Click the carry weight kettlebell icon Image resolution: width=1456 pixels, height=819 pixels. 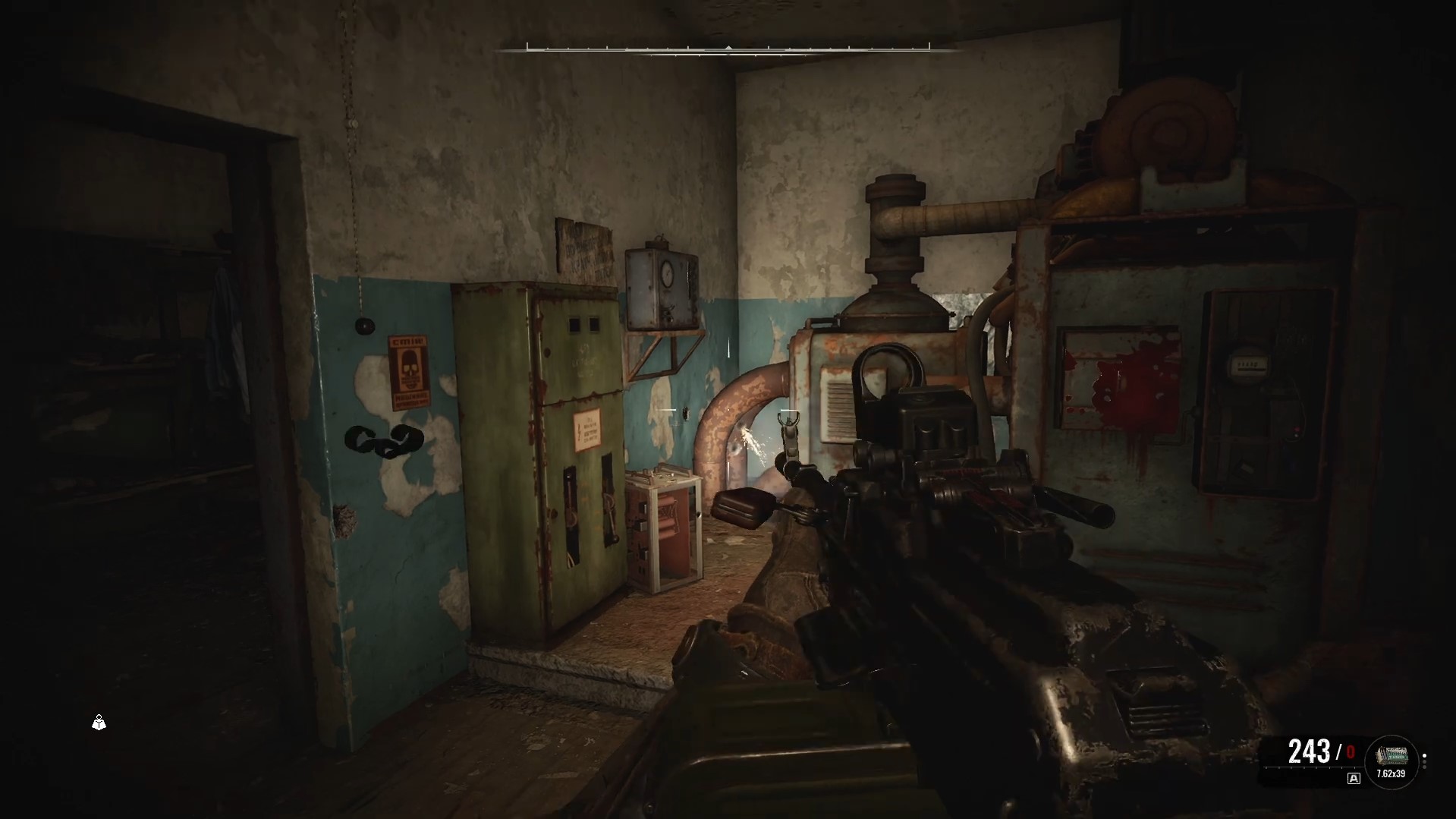pos(99,723)
